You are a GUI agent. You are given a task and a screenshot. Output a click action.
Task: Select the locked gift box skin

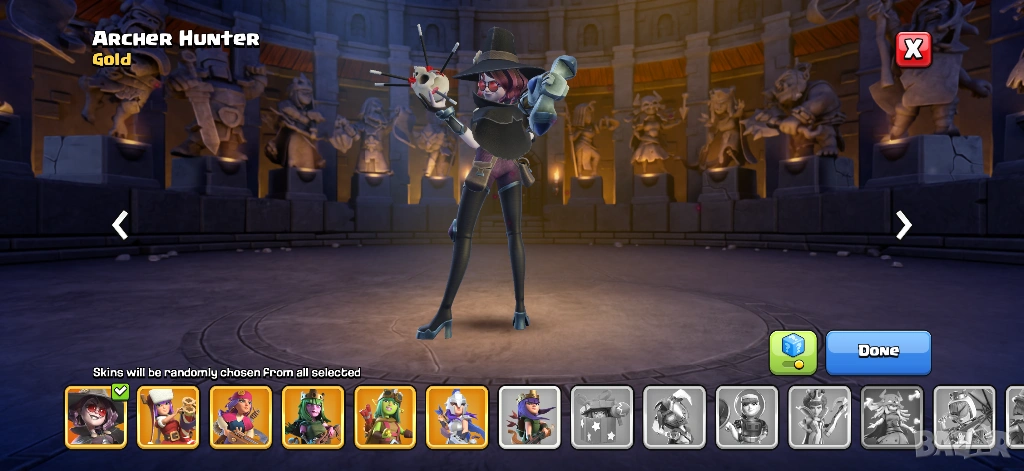pyautogui.click(x=602, y=417)
